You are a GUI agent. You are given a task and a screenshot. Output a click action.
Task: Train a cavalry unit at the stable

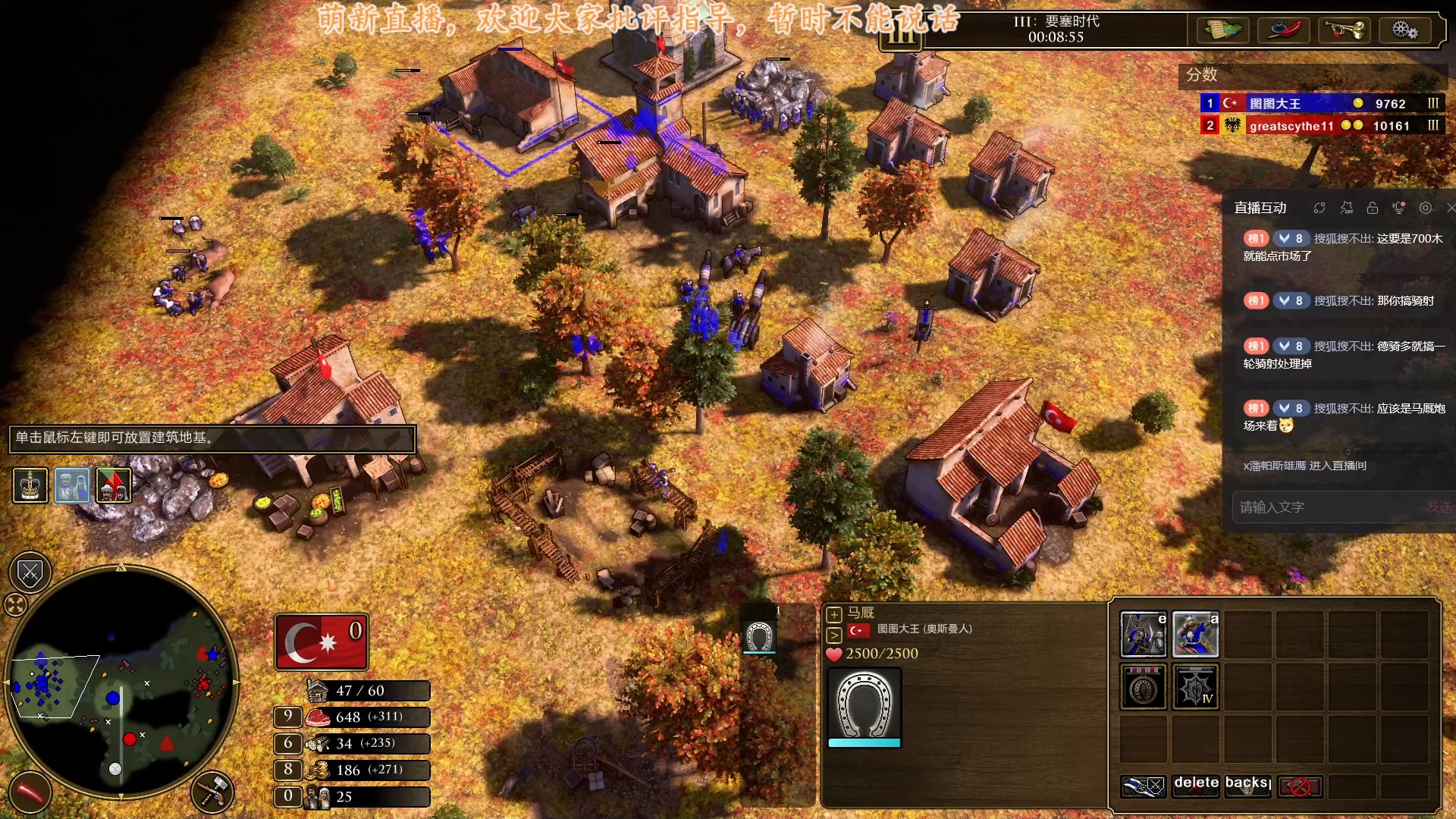coord(1144,633)
